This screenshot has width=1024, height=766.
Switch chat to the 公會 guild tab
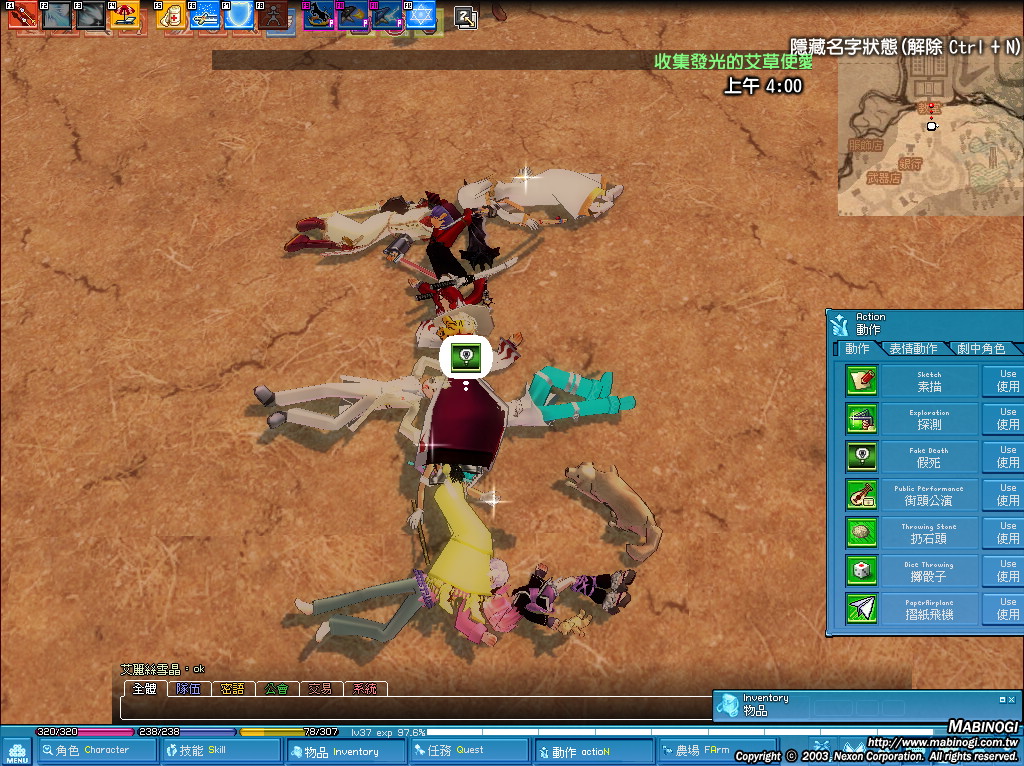(276, 689)
